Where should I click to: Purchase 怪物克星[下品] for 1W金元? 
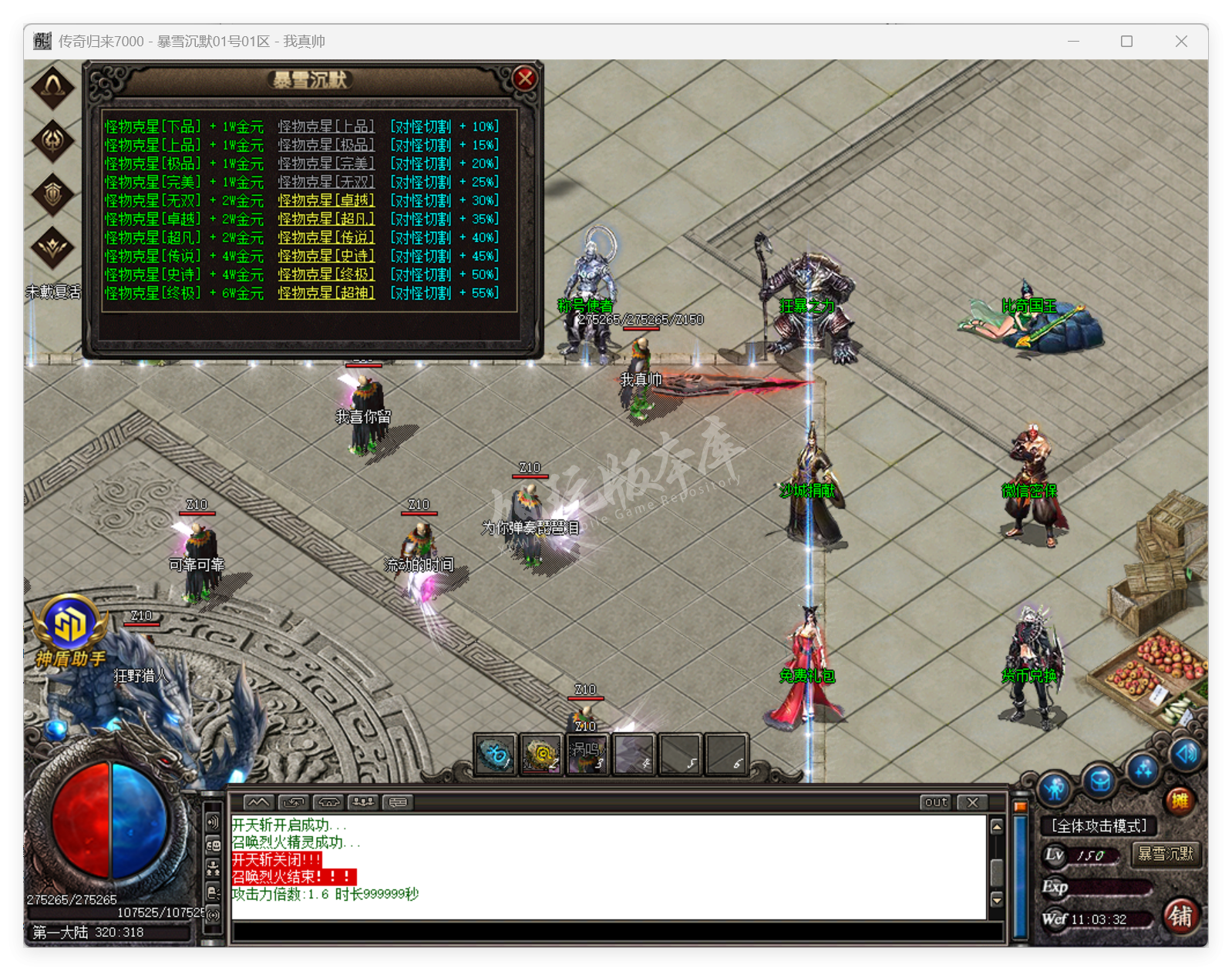(x=182, y=126)
